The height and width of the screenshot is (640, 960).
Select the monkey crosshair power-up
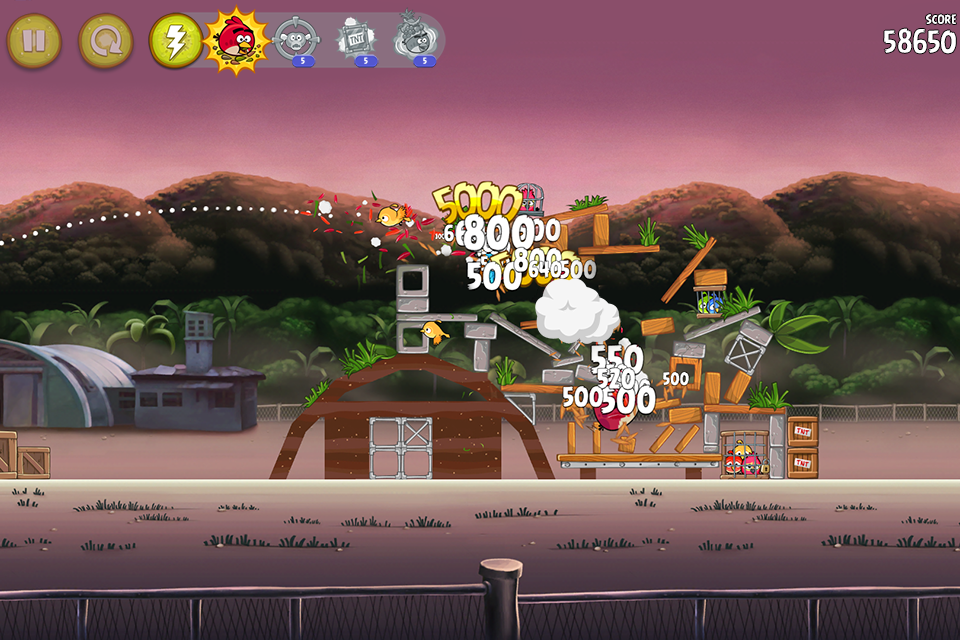pyautogui.click(x=295, y=39)
